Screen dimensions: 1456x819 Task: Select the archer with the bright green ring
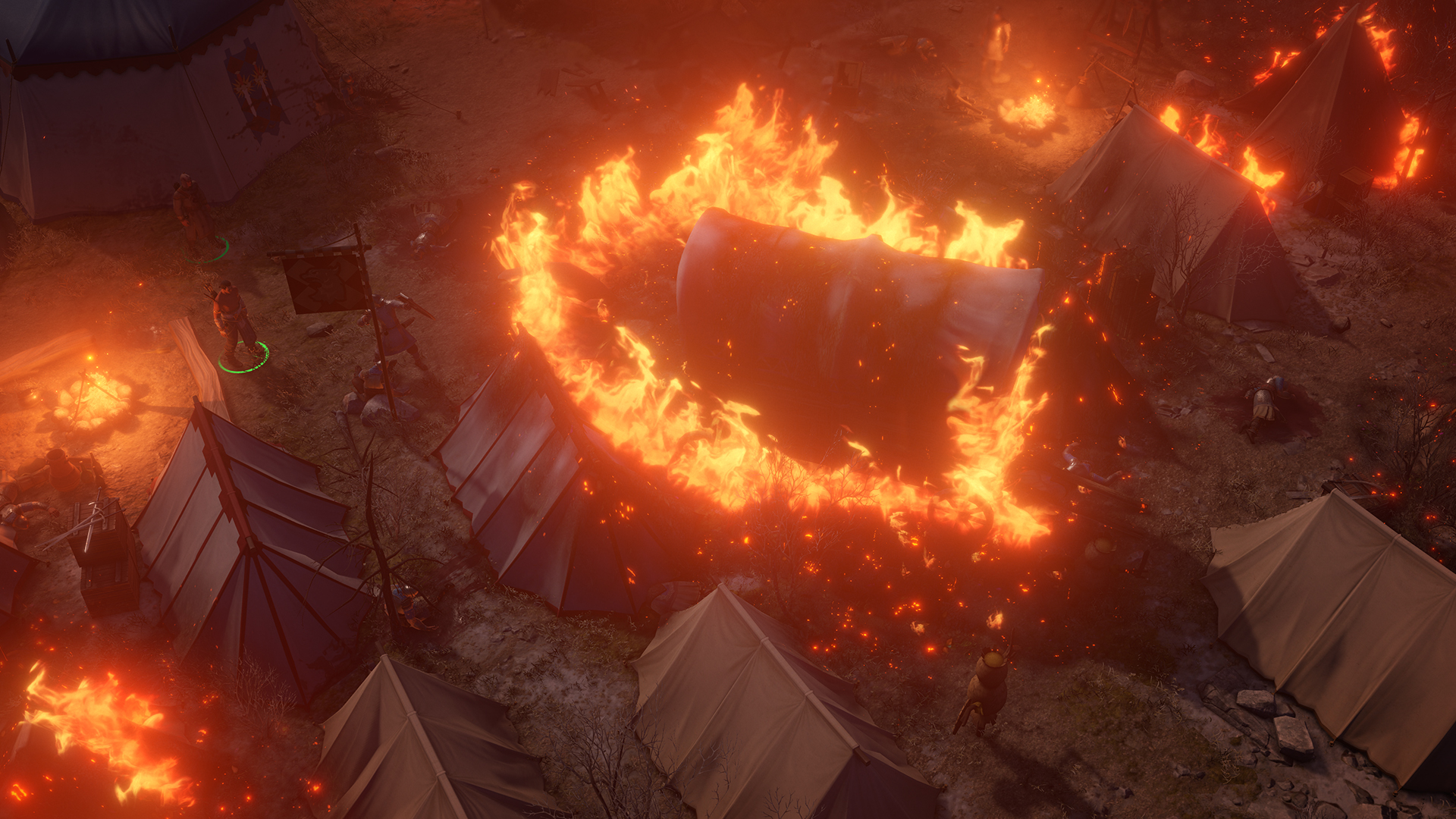click(x=235, y=322)
